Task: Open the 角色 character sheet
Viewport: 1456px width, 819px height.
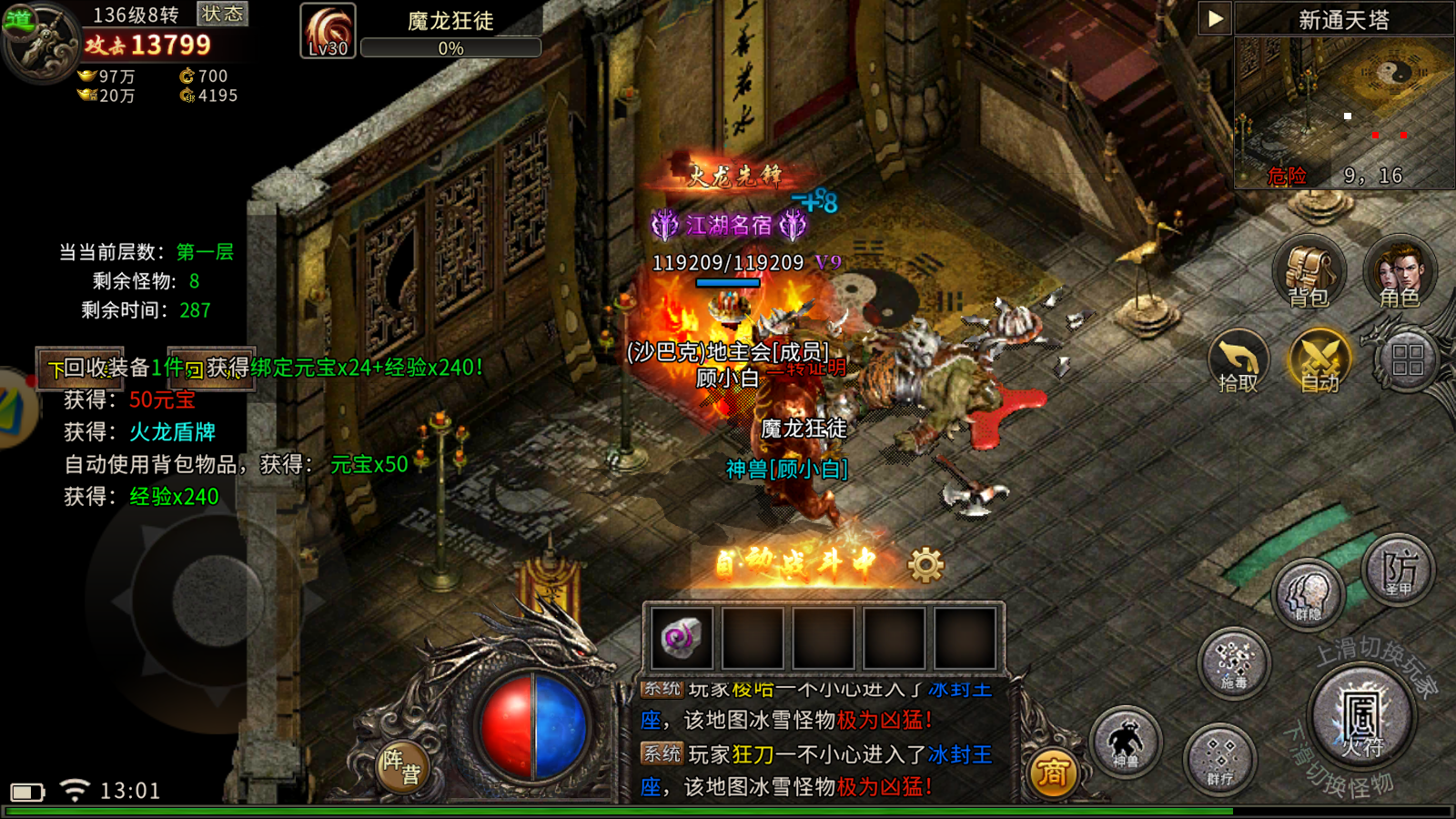Action: click(1400, 271)
